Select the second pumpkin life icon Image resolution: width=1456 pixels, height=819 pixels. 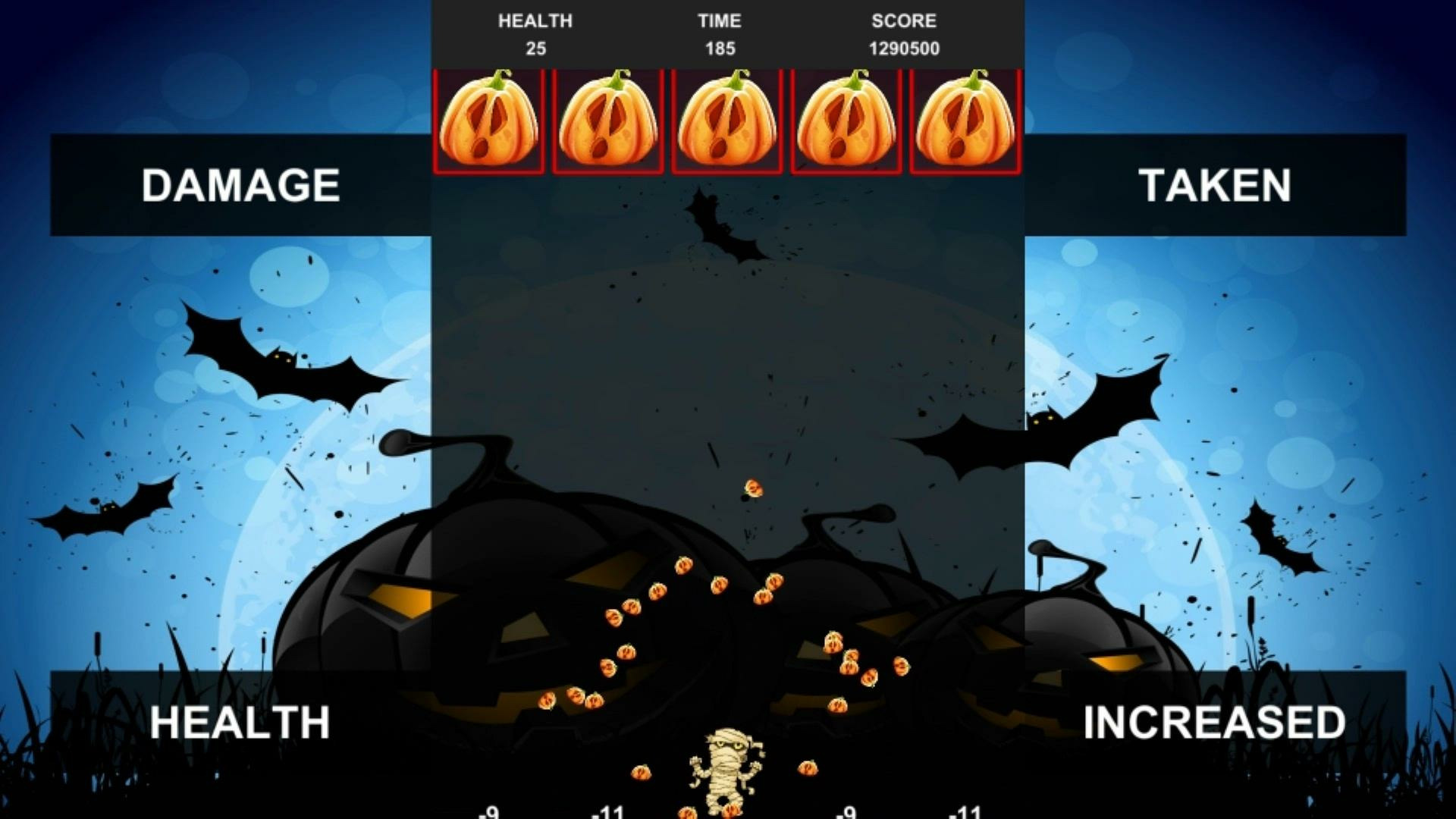[x=608, y=121]
